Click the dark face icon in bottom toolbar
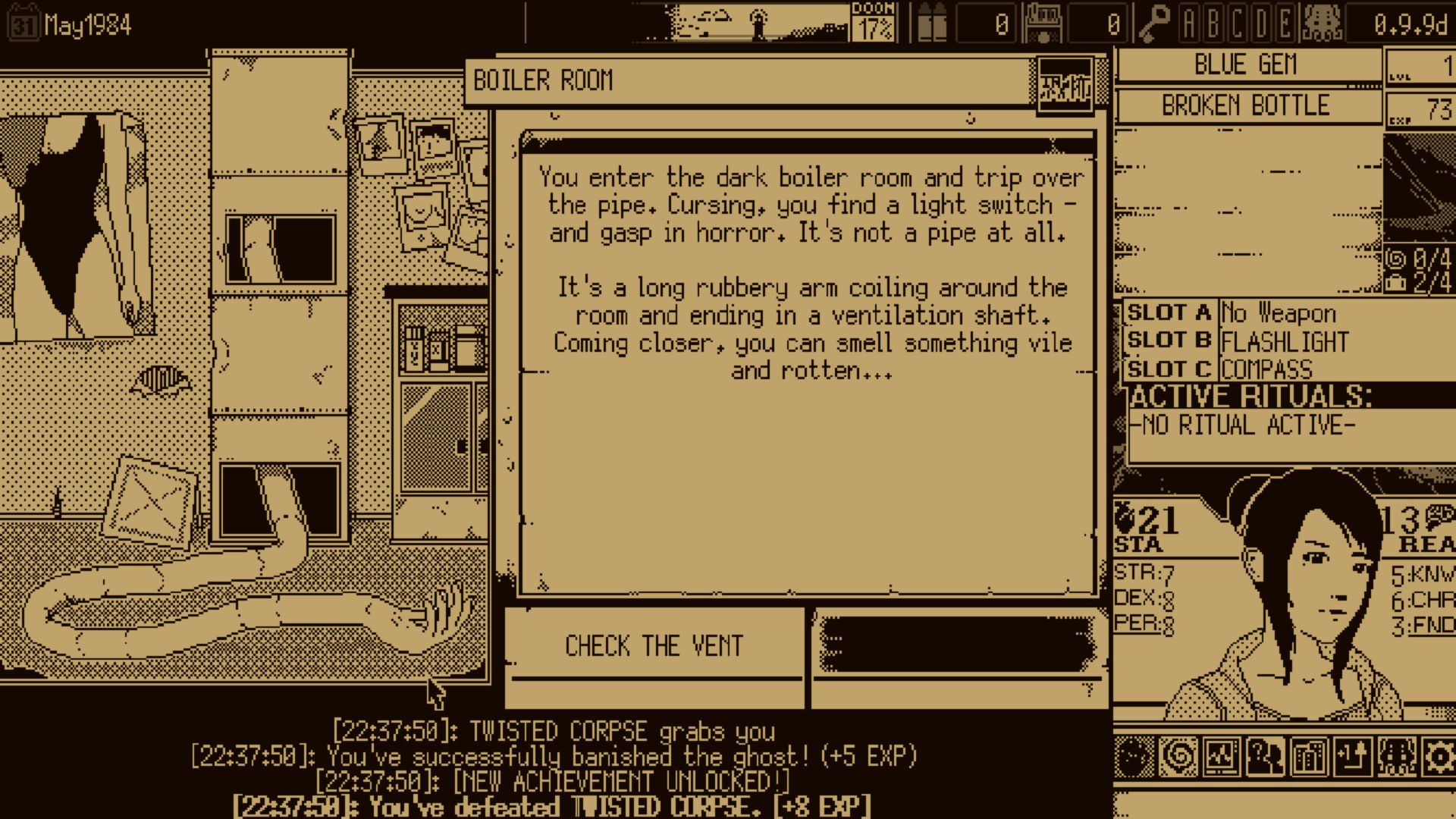This screenshot has height=819, width=1456. coord(1134,756)
